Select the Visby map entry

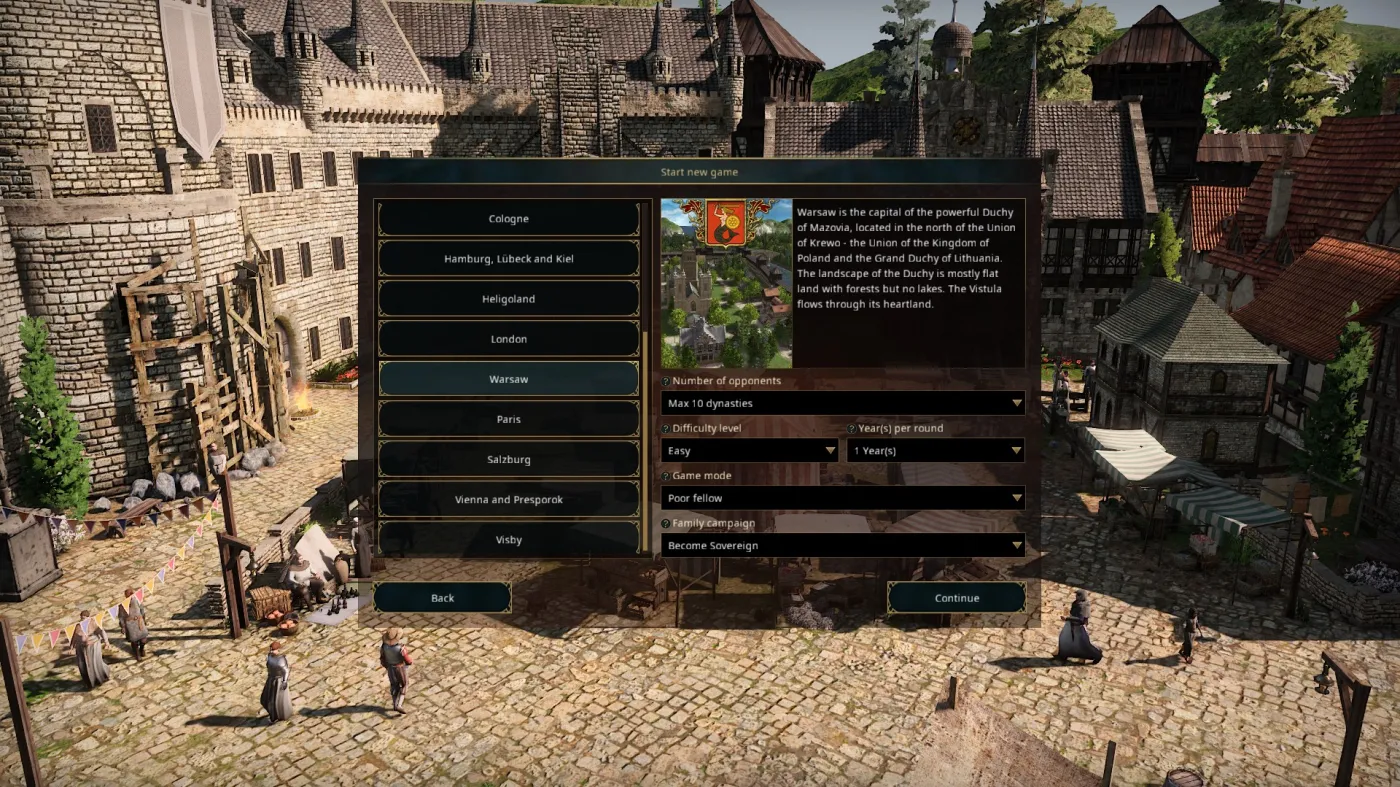pos(508,539)
